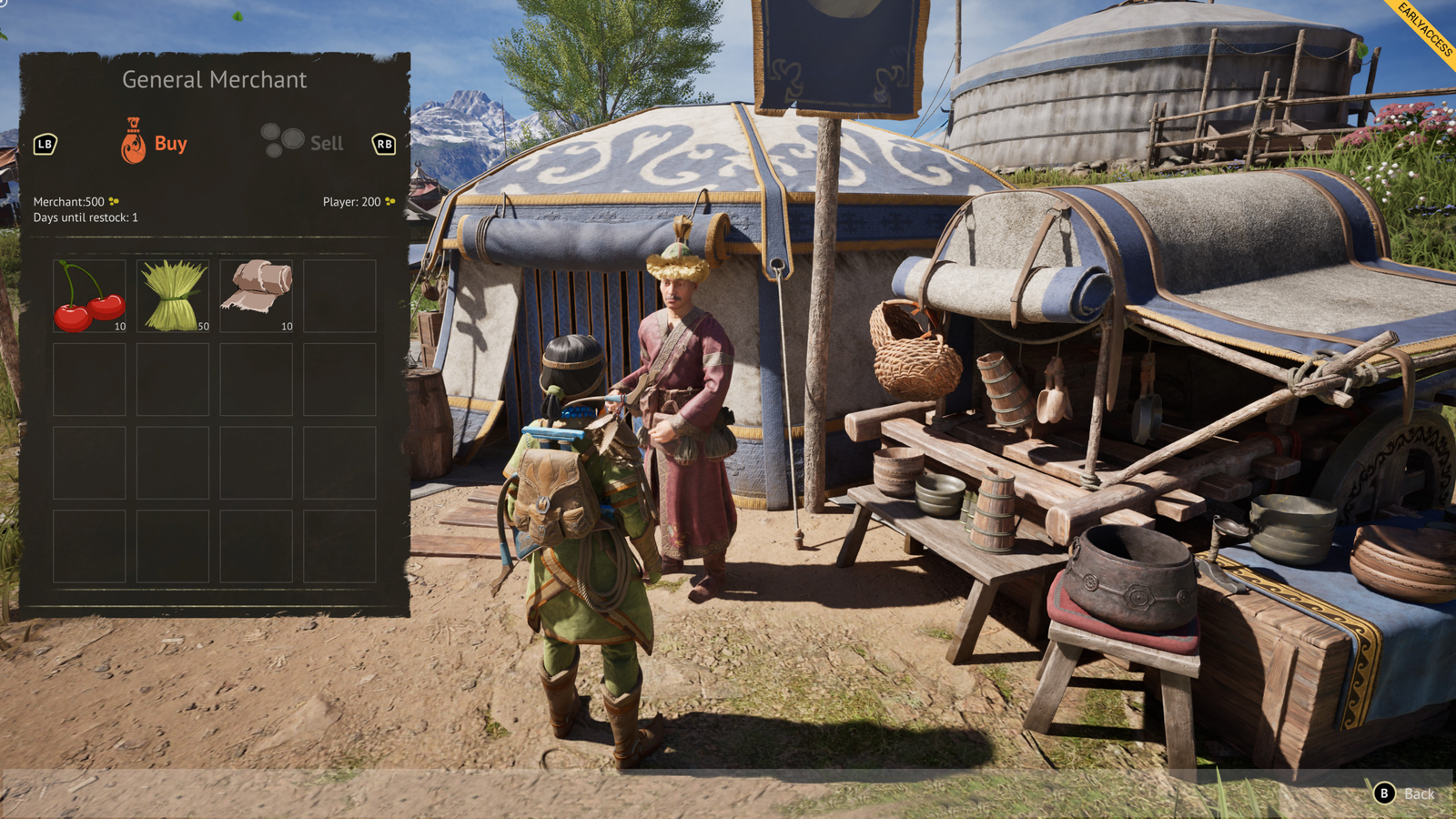Viewport: 1456px width, 819px height.
Task: Open the Sell tab
Action: [x=304, y=143]
